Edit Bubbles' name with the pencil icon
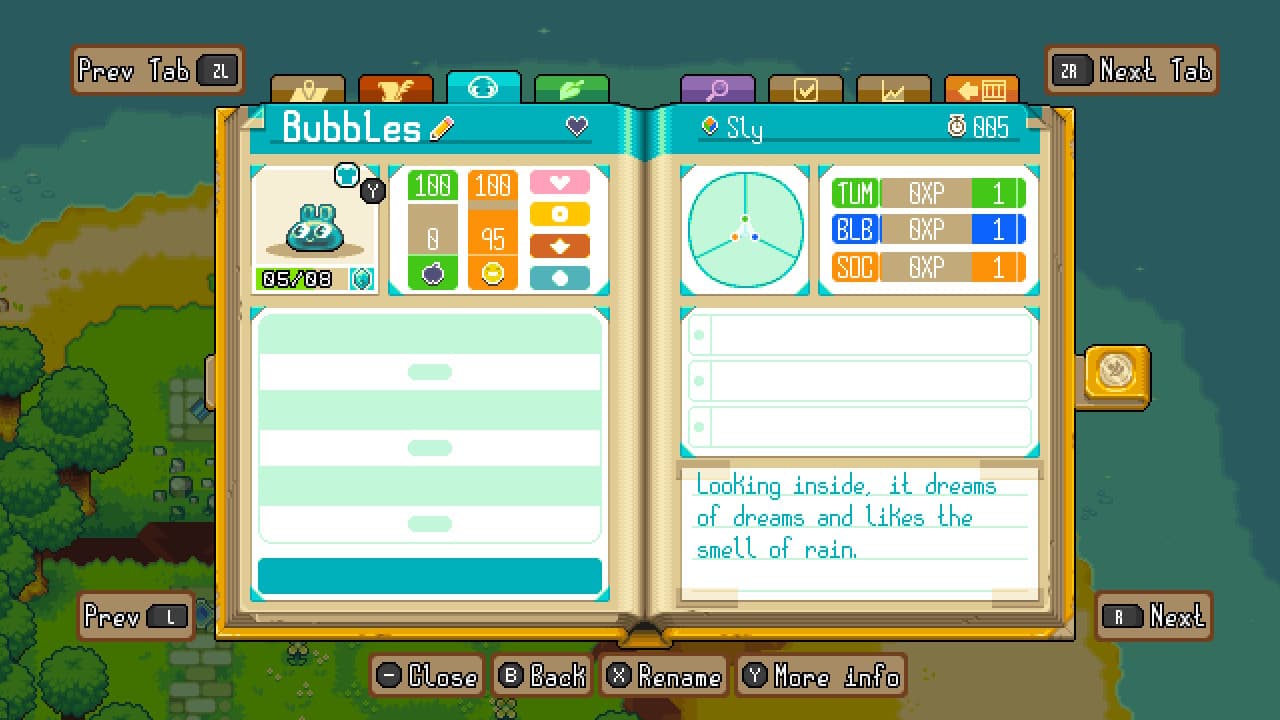1280x720 pixels. click(440, 127)
